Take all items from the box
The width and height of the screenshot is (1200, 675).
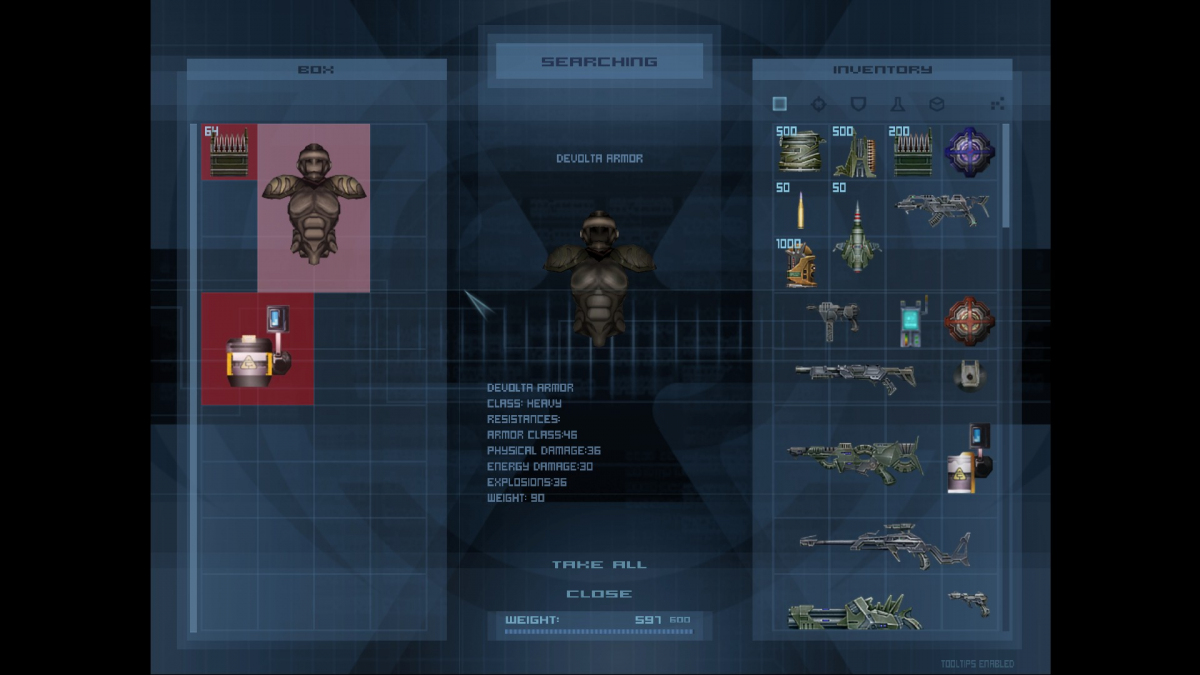coord(599,565)
